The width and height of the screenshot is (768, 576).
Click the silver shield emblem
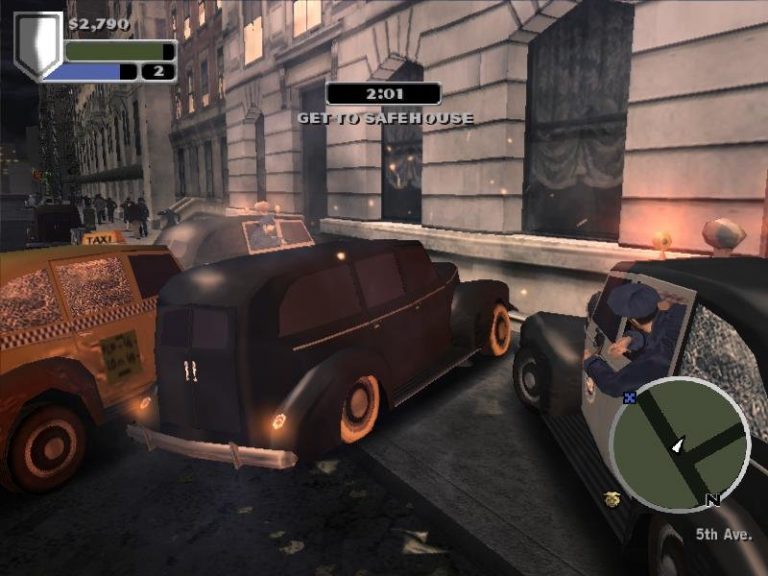coord(37,44)
